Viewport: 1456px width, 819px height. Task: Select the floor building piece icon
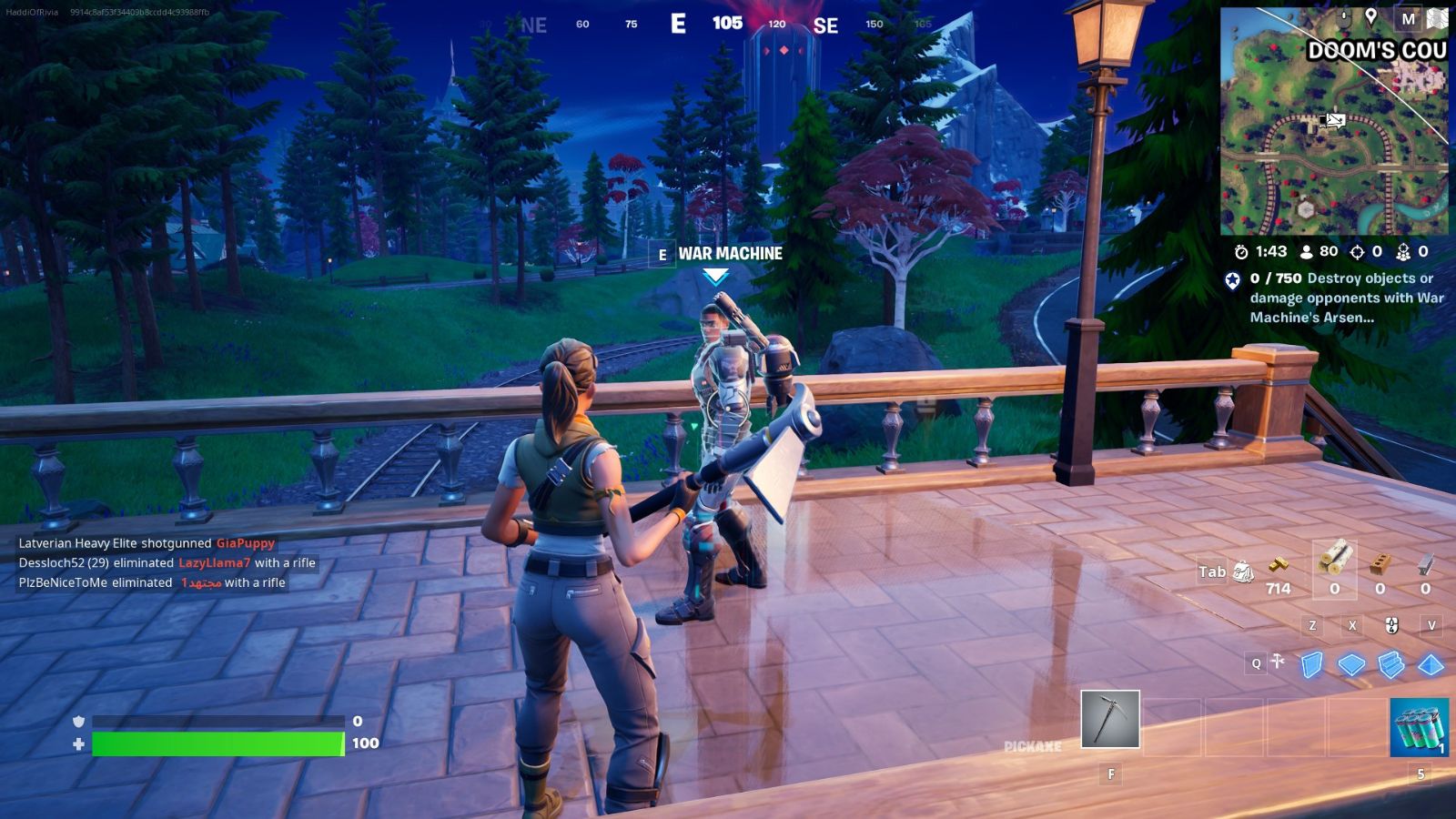point(1351,662)
